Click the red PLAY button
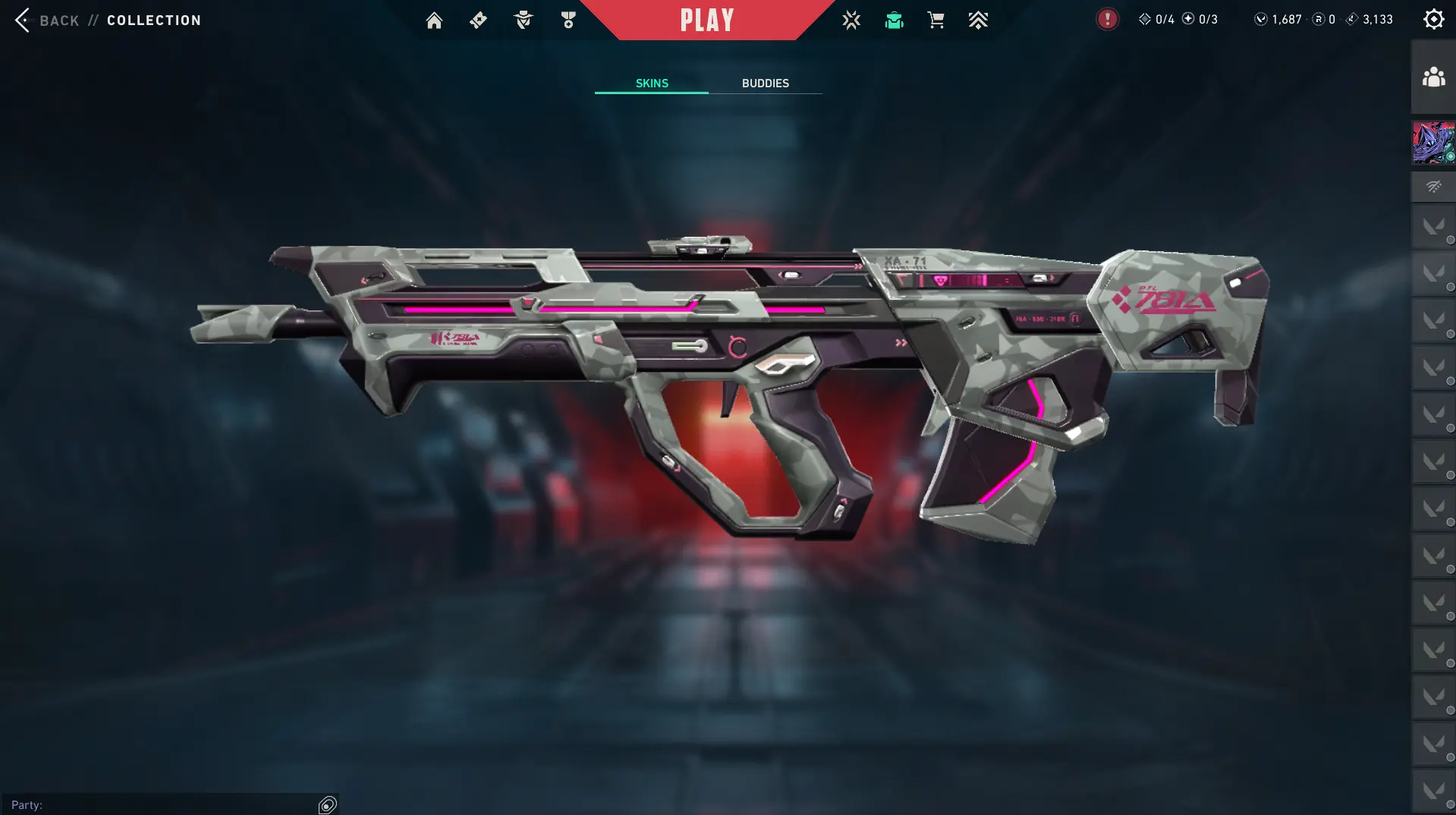Viewport: 1456px width, 815px height. [706, 20]
